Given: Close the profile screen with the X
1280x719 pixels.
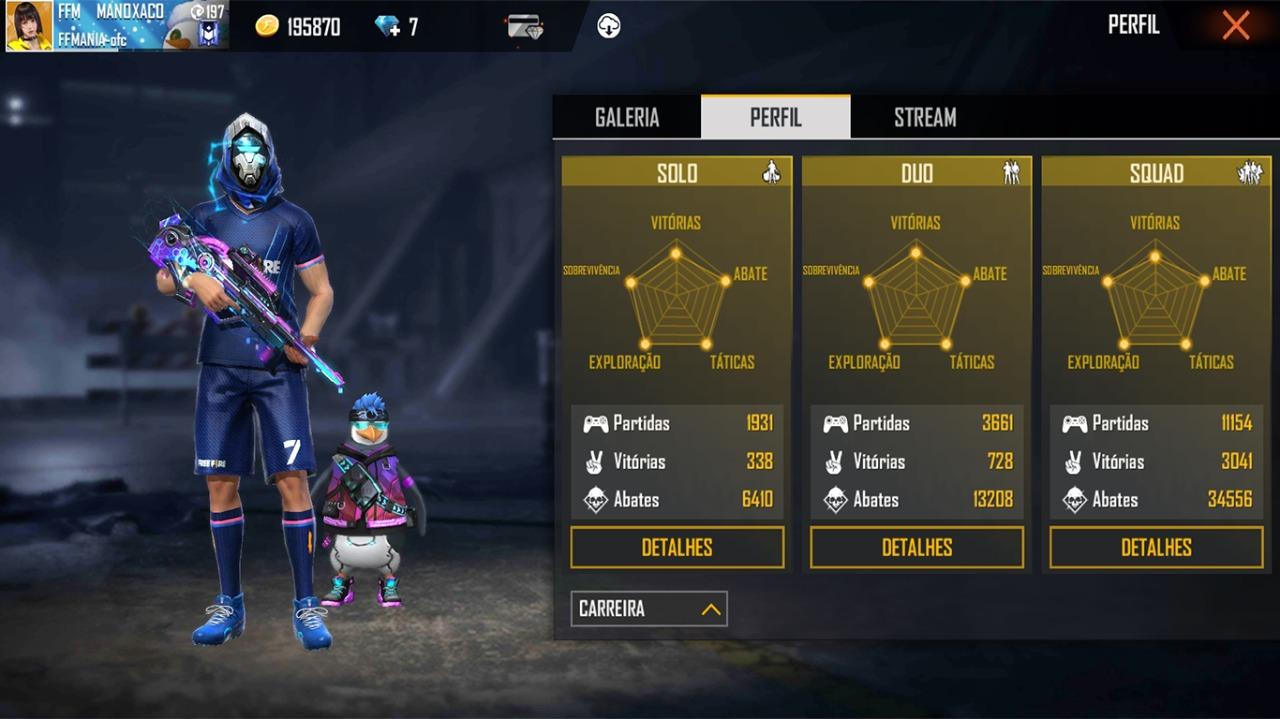Looking at the screenshot, I should click(1236, 26).
